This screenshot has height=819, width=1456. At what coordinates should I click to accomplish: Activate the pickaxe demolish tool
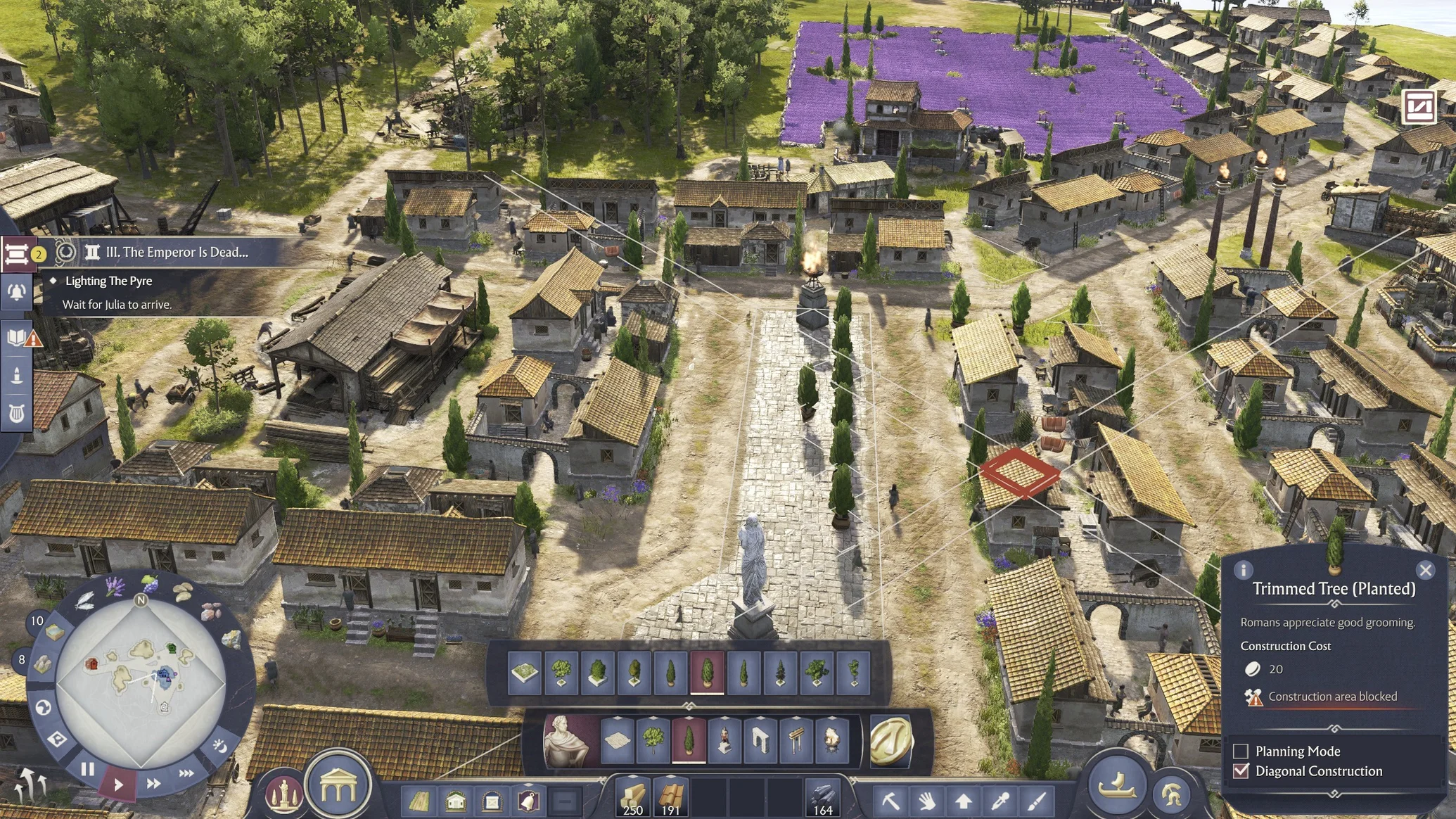[890, 801]
